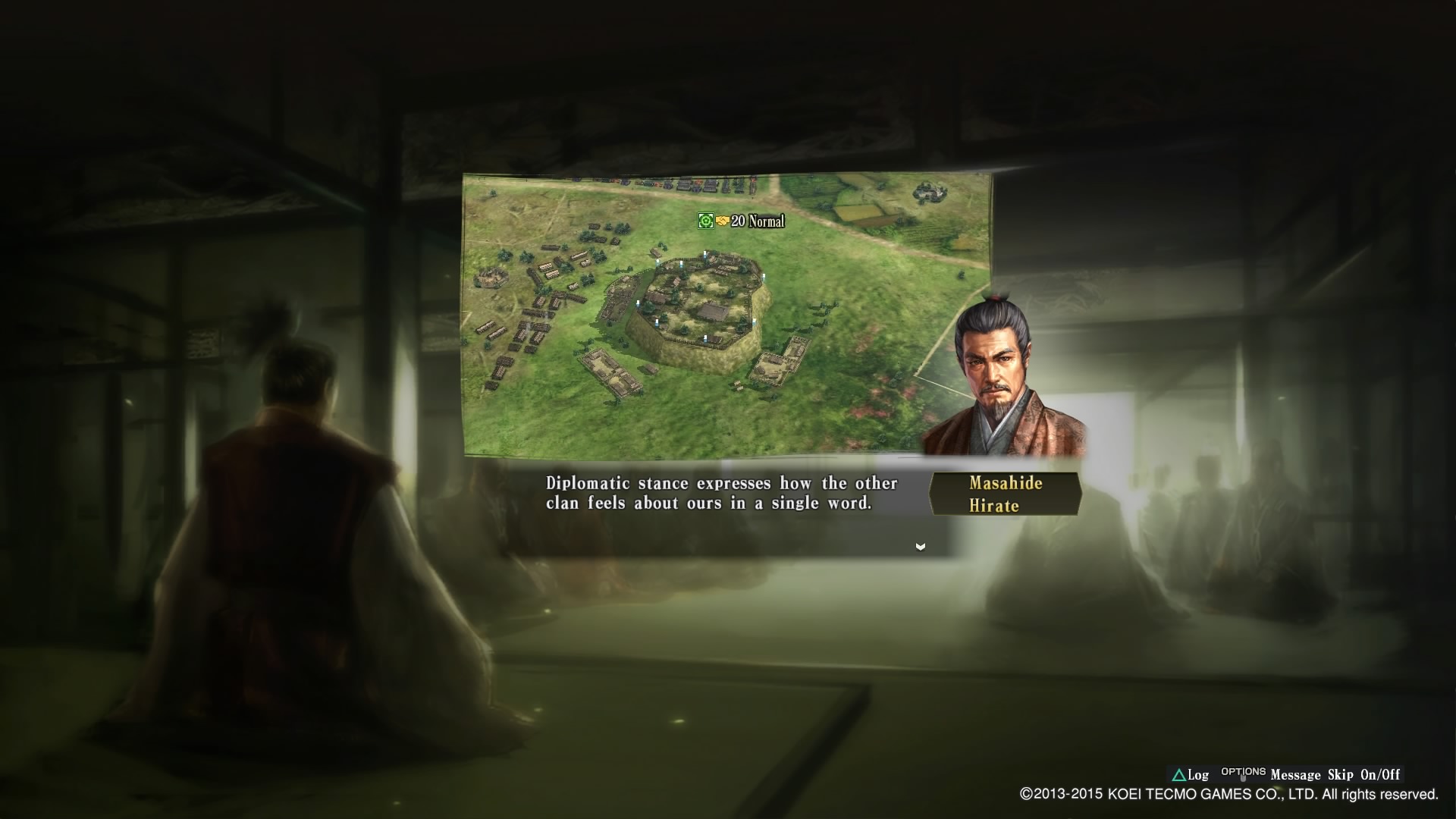
Task: Click the Masahide Hirate nameplate
Action: [1004, 494]
